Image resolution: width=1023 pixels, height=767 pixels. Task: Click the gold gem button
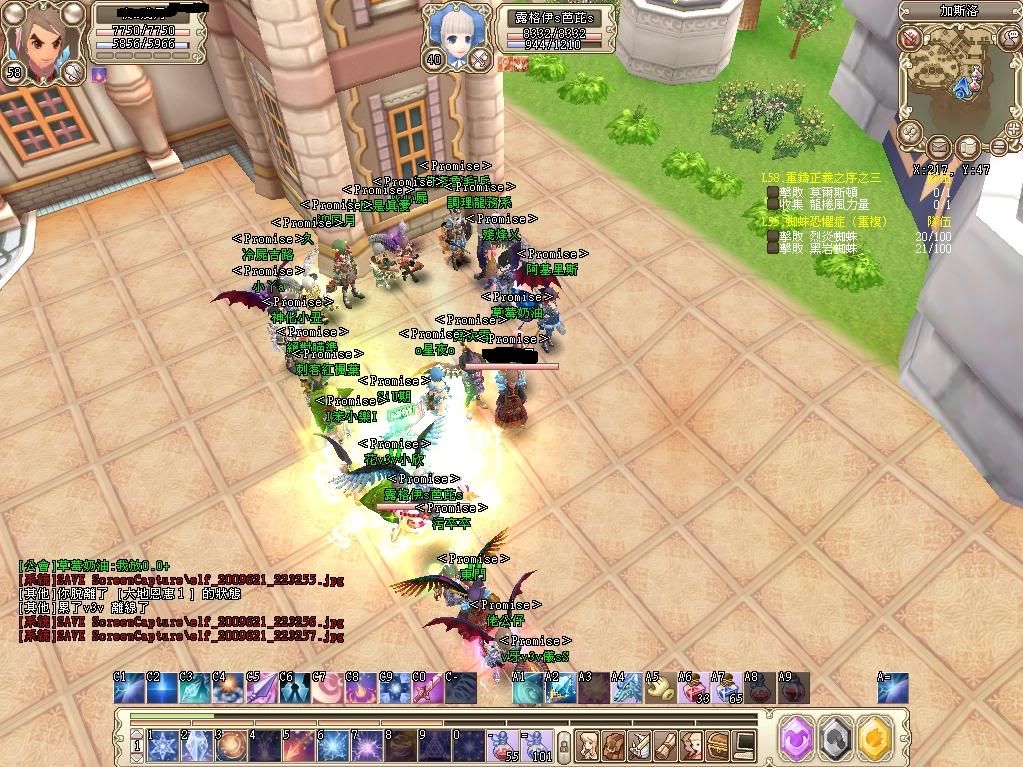click(x=875, y=737)
